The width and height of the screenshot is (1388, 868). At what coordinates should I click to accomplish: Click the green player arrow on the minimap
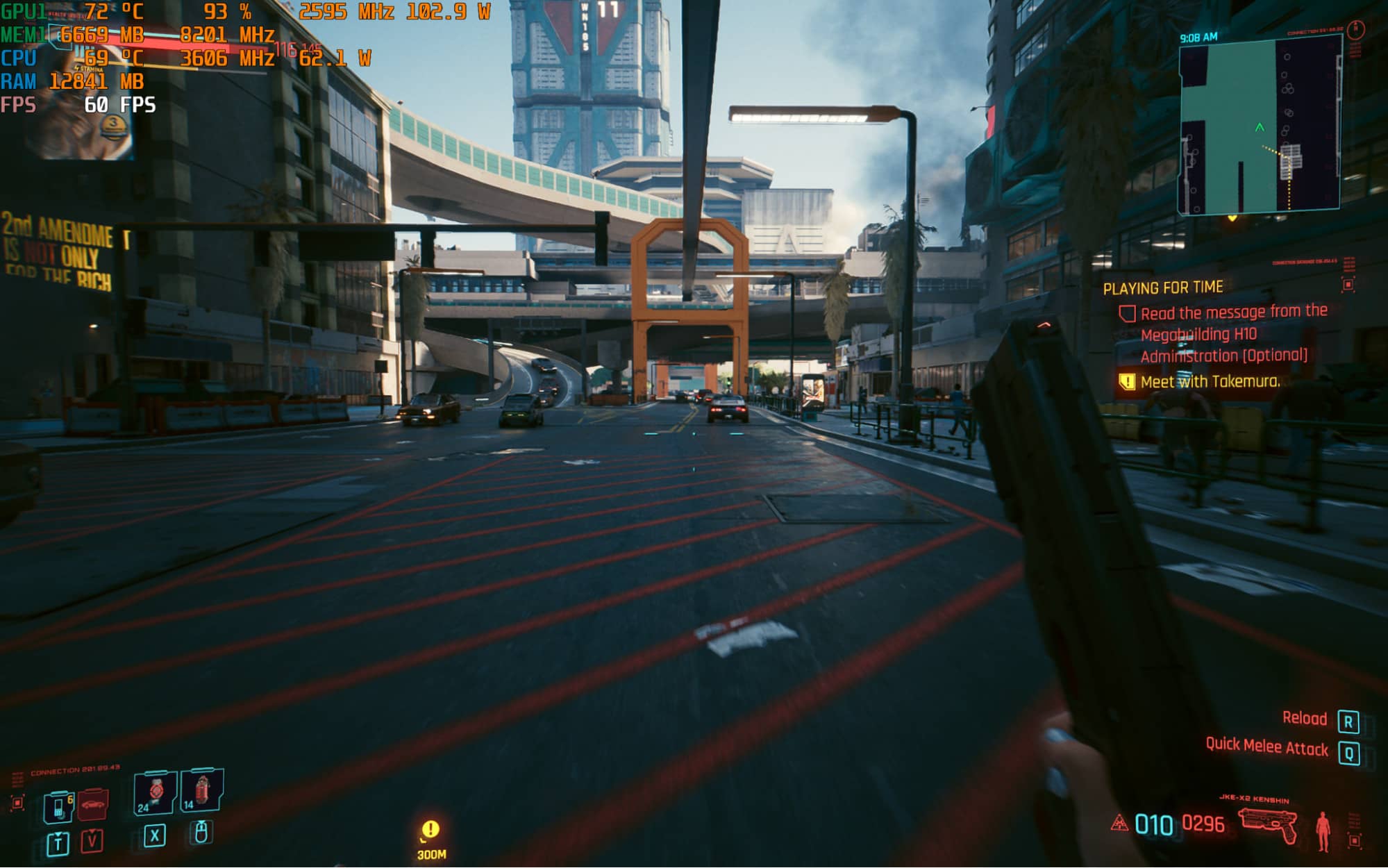[x=1260, y=128]
